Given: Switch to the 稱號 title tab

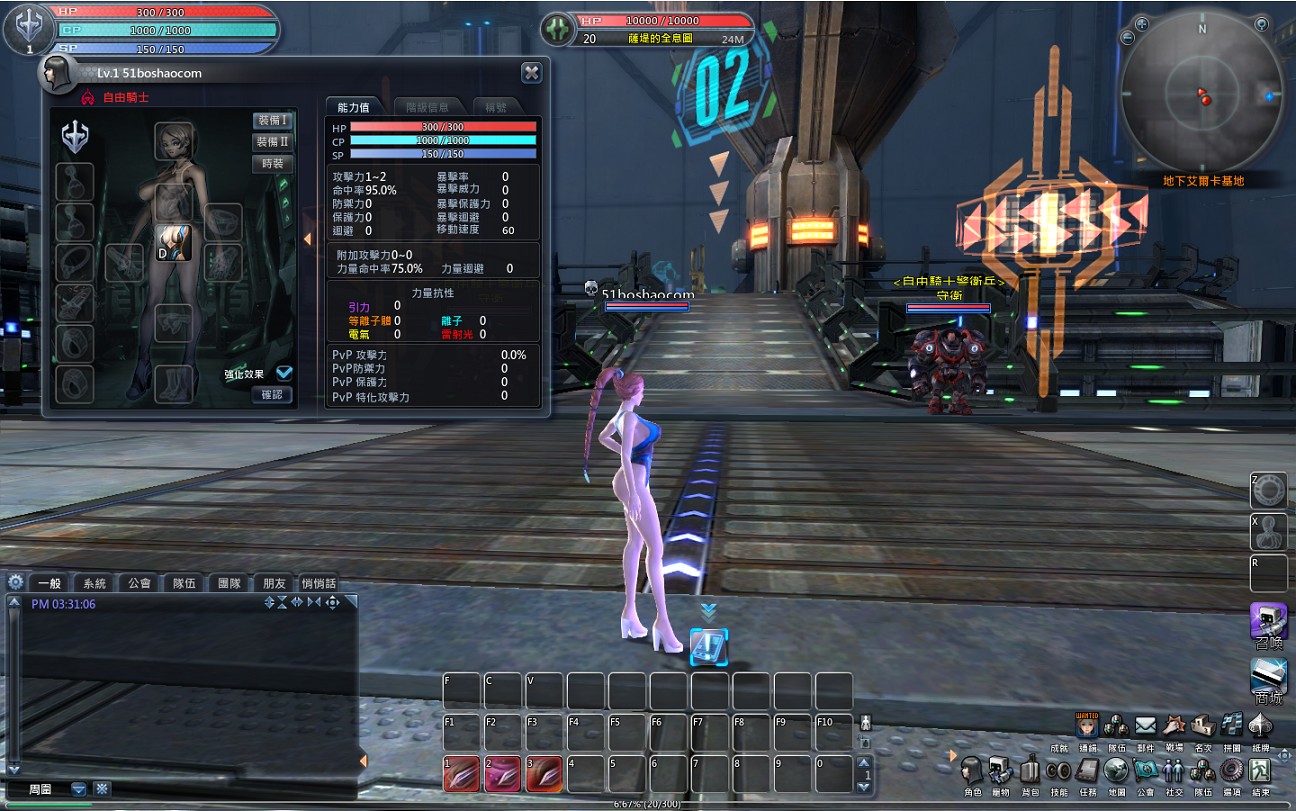Looking at the screenshot, I should click(496, 106).
